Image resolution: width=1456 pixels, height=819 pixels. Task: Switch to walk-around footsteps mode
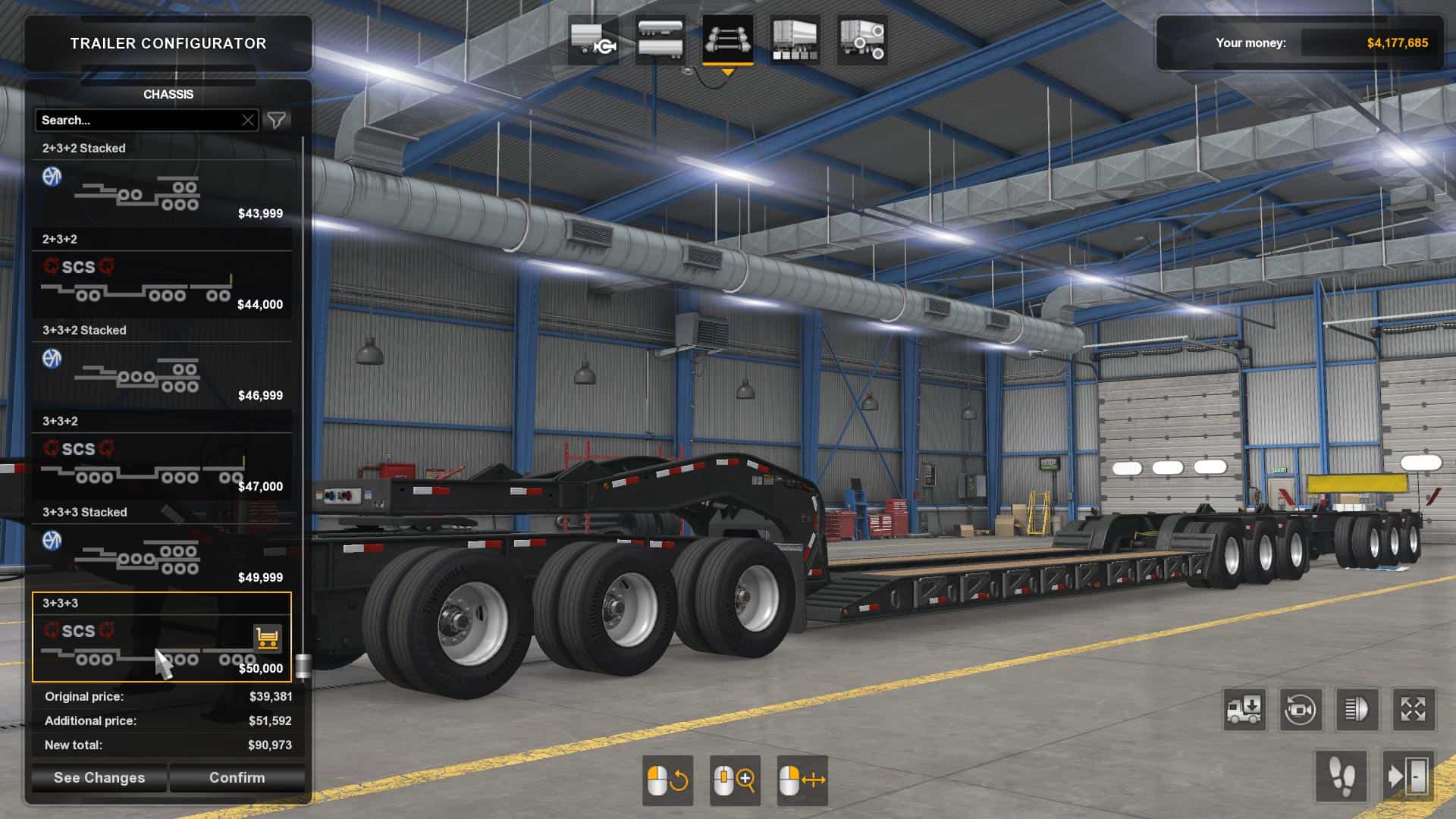(x=1341, y=777)
